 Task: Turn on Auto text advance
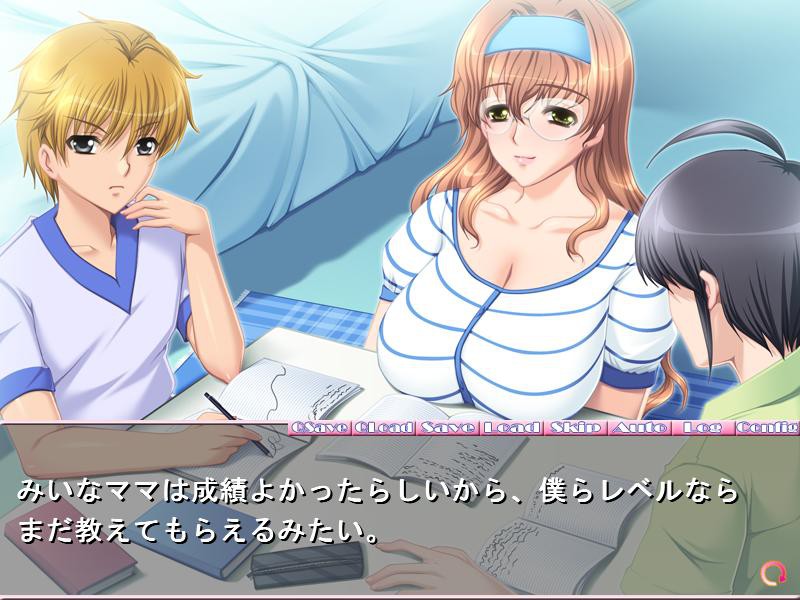coord(639,428)
